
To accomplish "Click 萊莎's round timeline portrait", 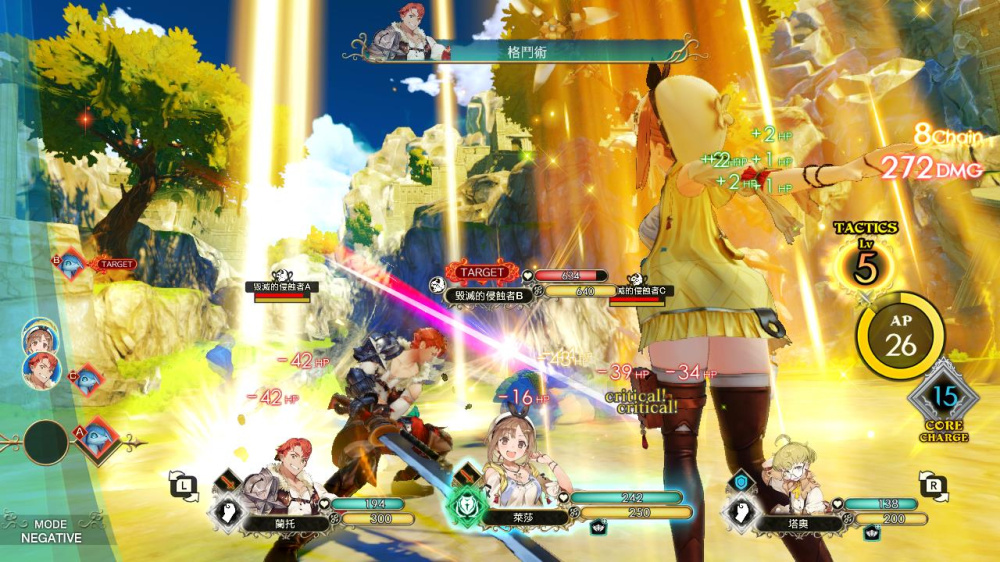I will coord(40,340).
